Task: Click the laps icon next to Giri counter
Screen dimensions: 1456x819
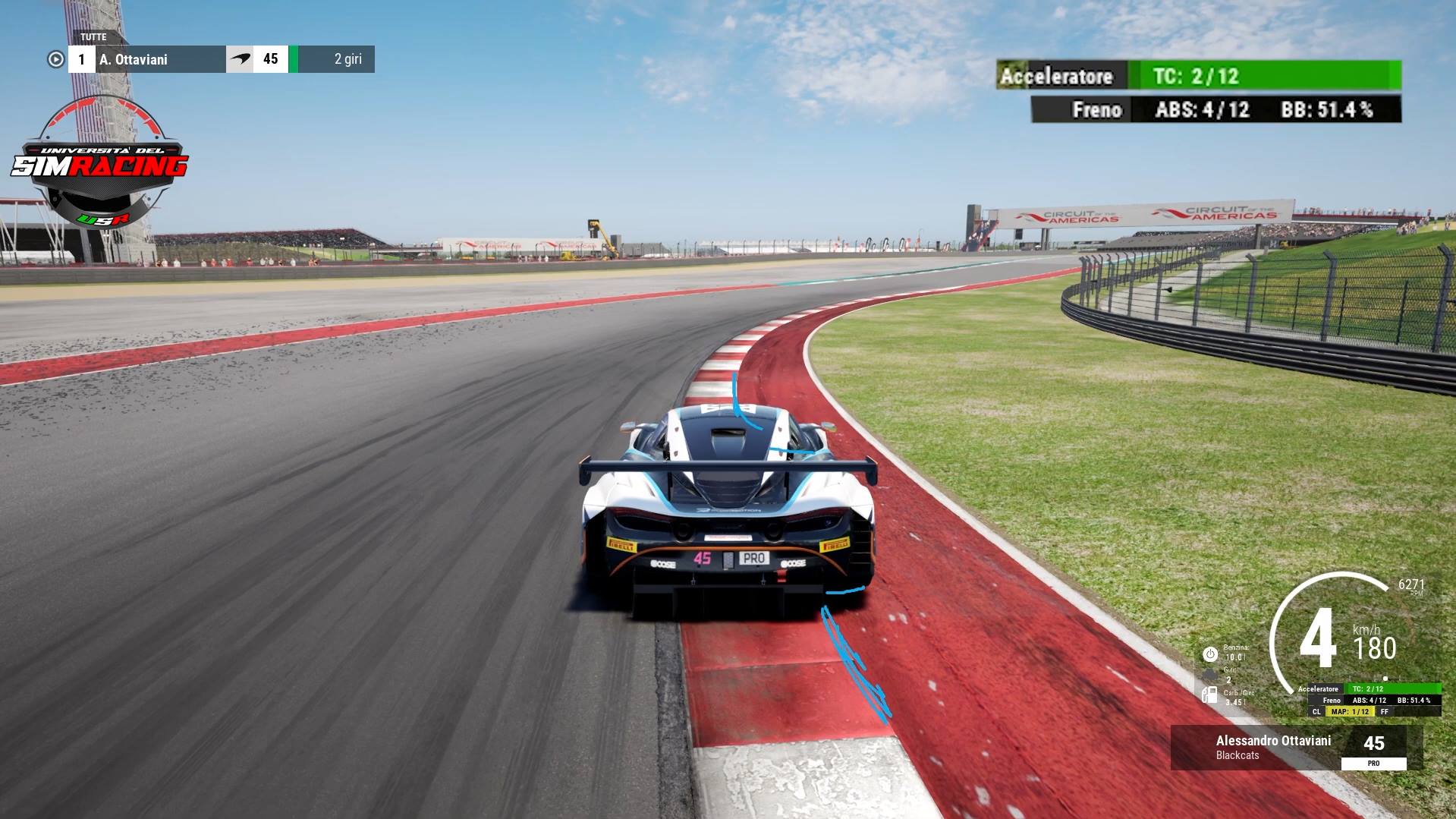Action: coord(1209,674)
